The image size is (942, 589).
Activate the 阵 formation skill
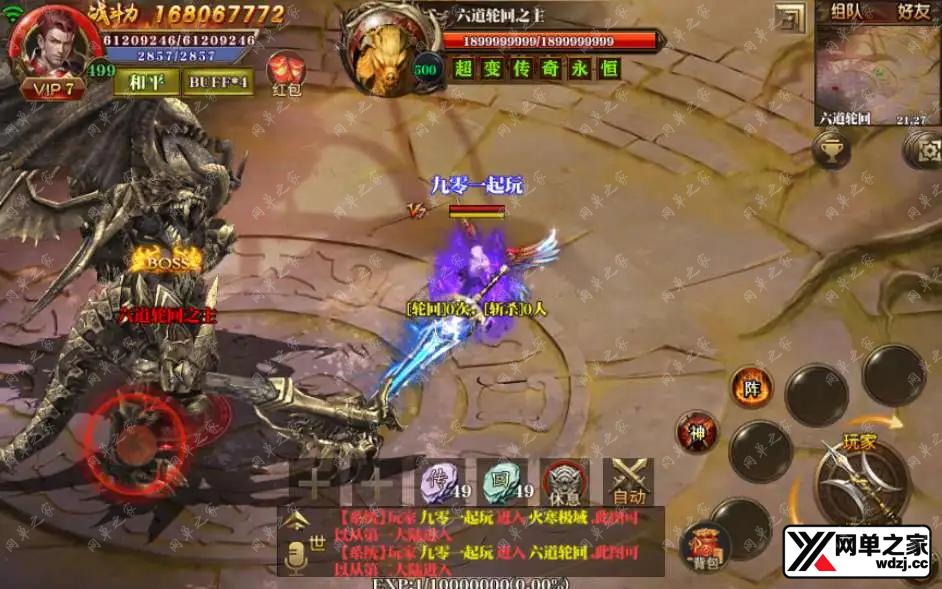point(751,385)
